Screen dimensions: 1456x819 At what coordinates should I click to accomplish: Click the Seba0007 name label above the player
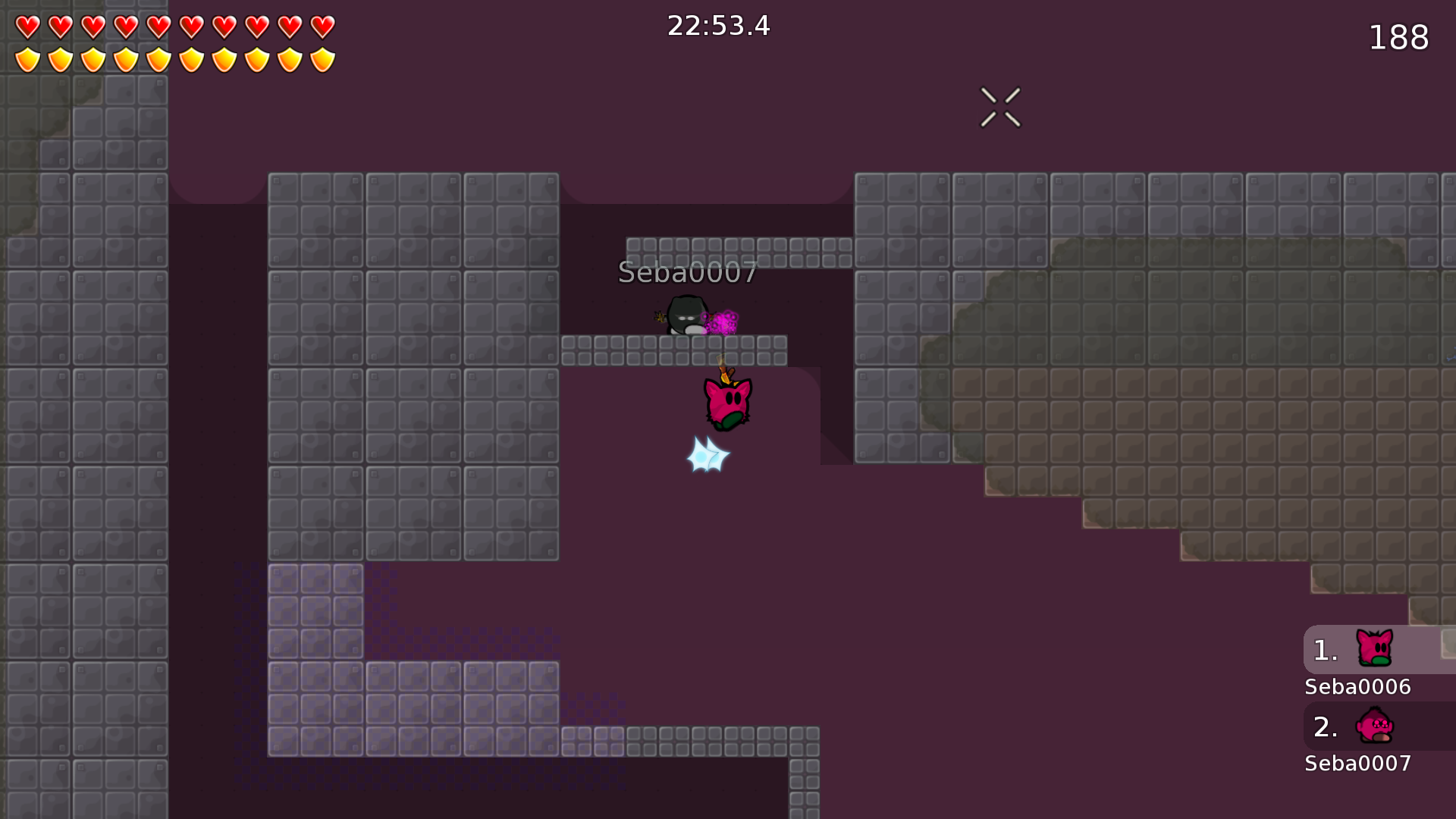coord(686,273)
